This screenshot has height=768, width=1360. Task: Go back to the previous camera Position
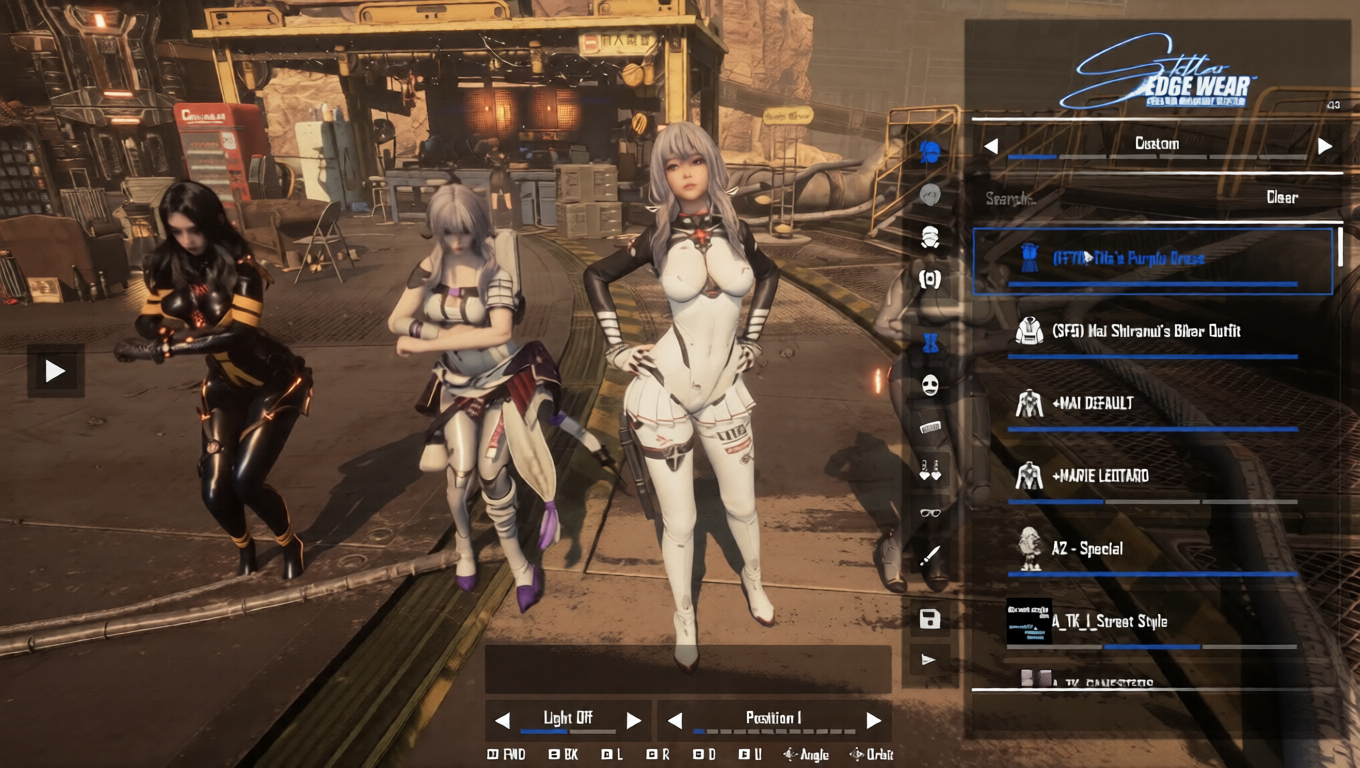[x=675, y=720]
